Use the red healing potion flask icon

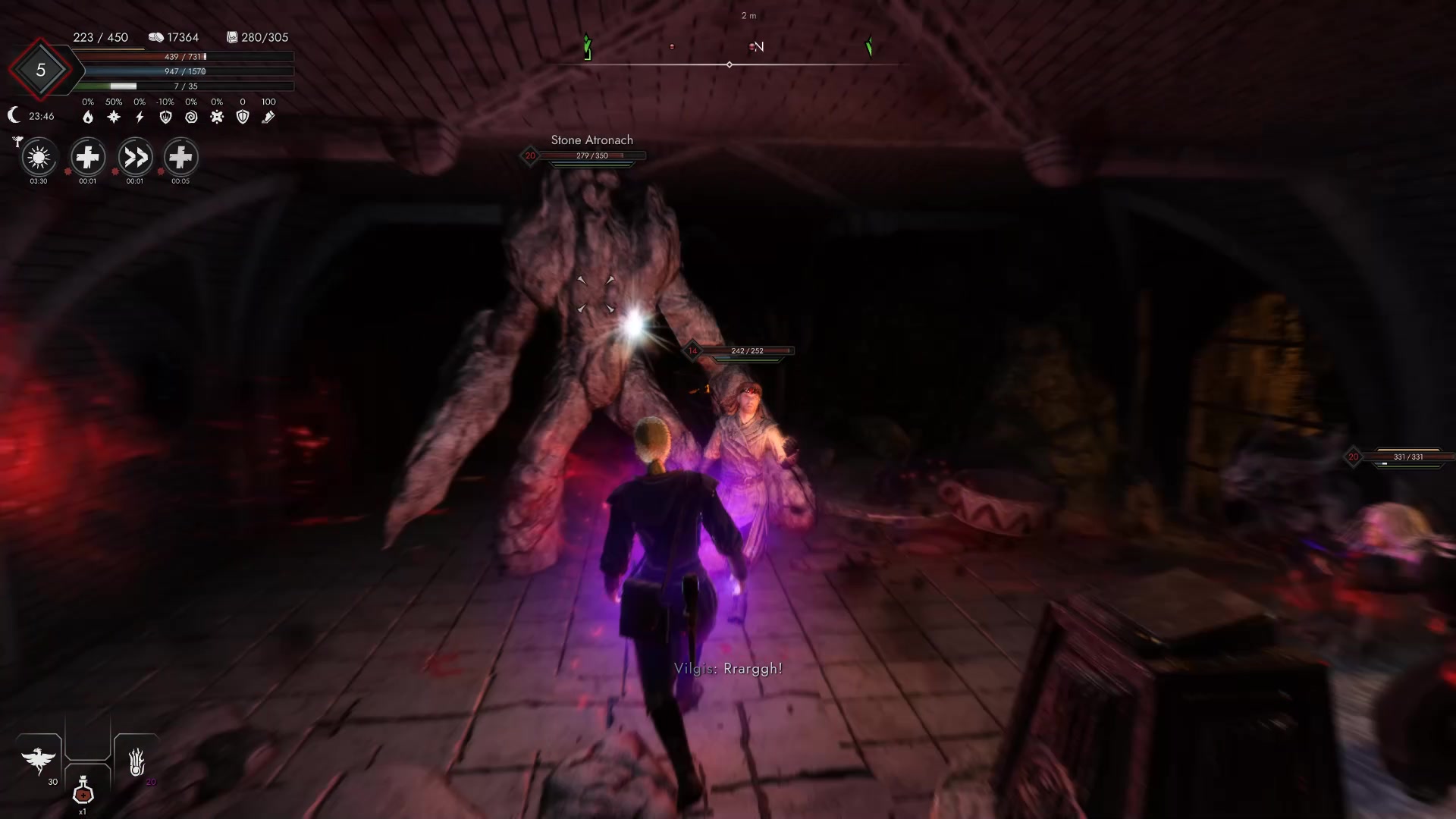[x=82, y=792]
